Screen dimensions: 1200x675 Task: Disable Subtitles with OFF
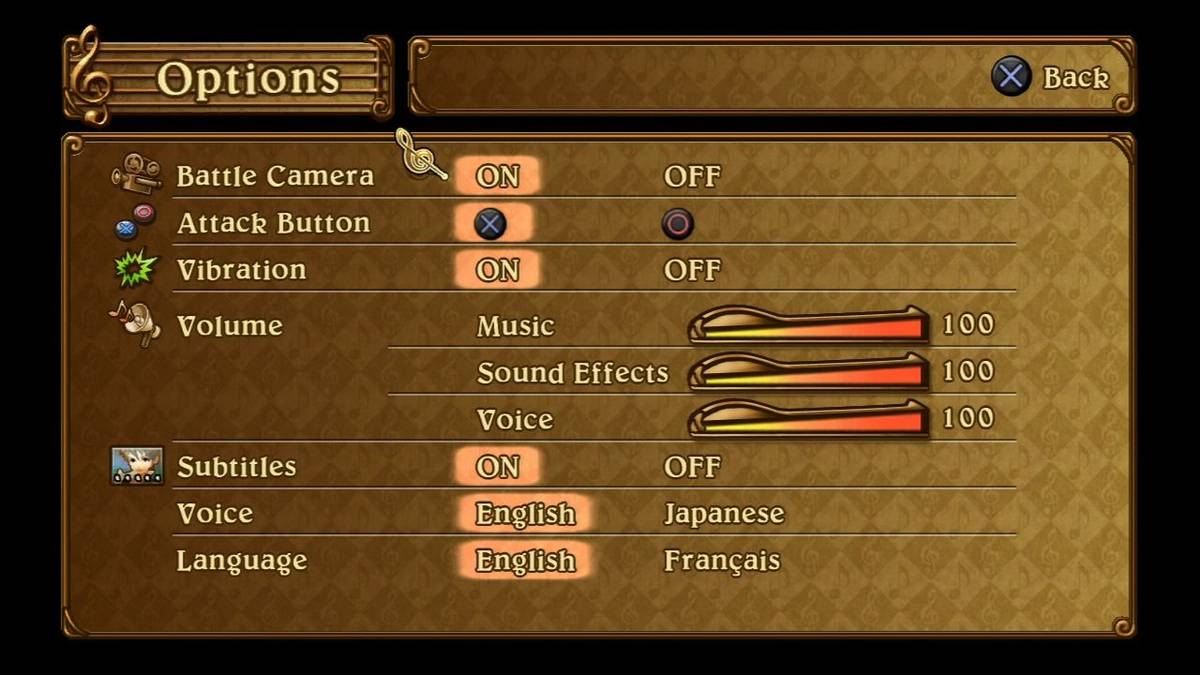691,467
